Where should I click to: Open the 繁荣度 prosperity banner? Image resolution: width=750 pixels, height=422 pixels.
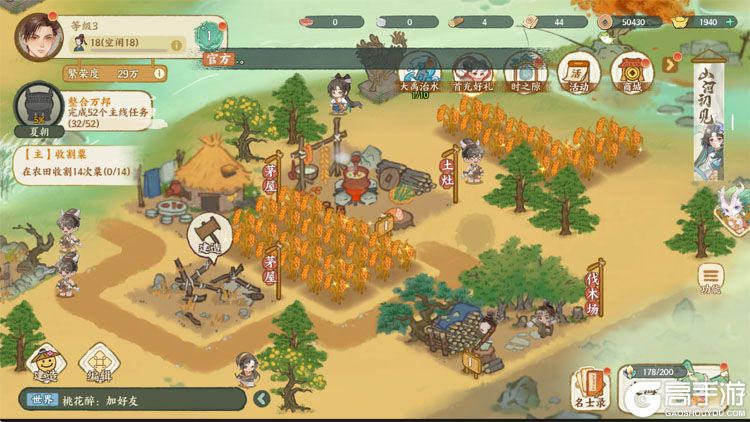point(110,73)
